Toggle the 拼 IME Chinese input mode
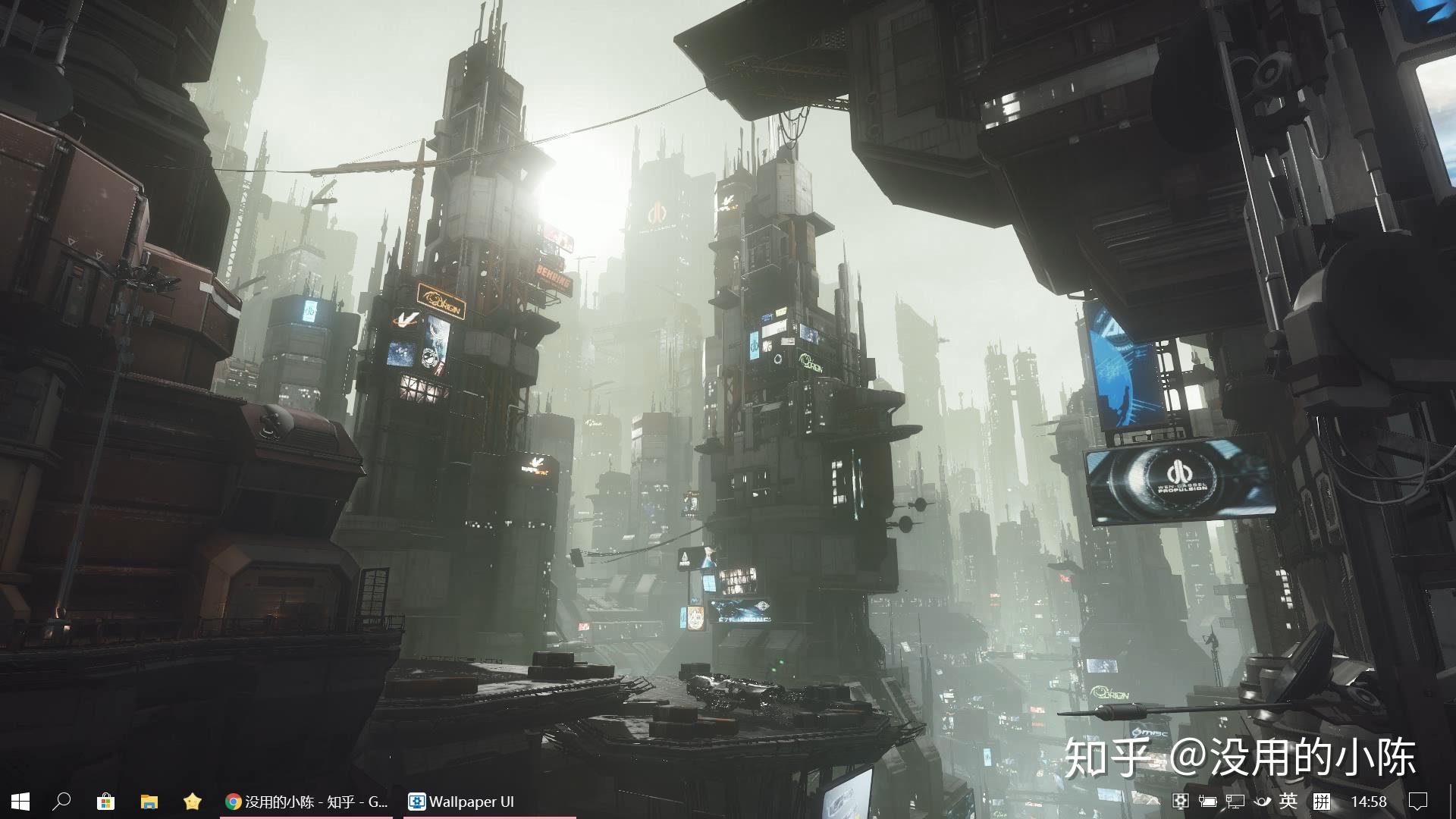1456x819 pixels. (x=1322, y=802)
